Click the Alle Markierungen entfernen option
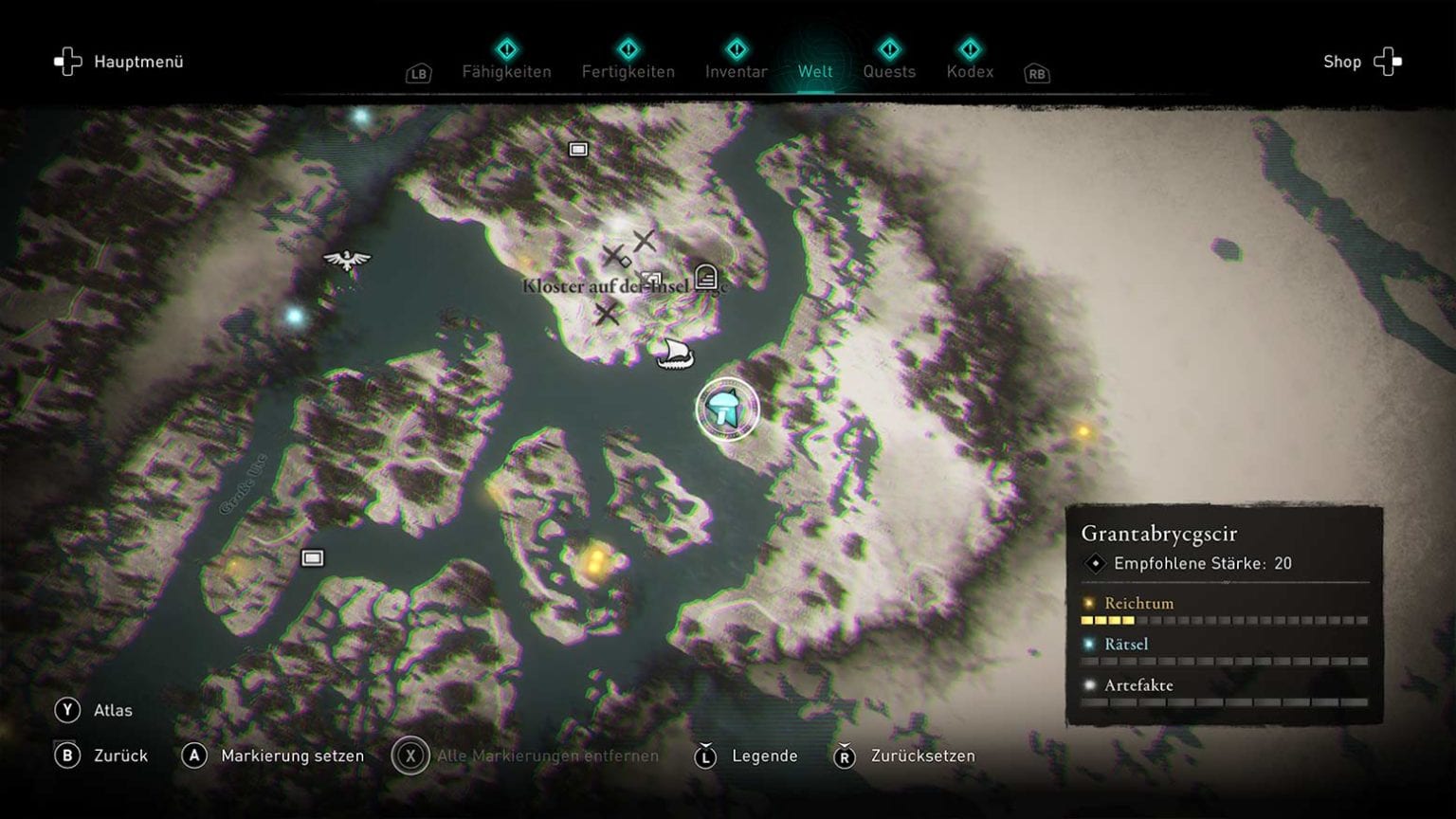1456x819 pixels. point(527,755)
